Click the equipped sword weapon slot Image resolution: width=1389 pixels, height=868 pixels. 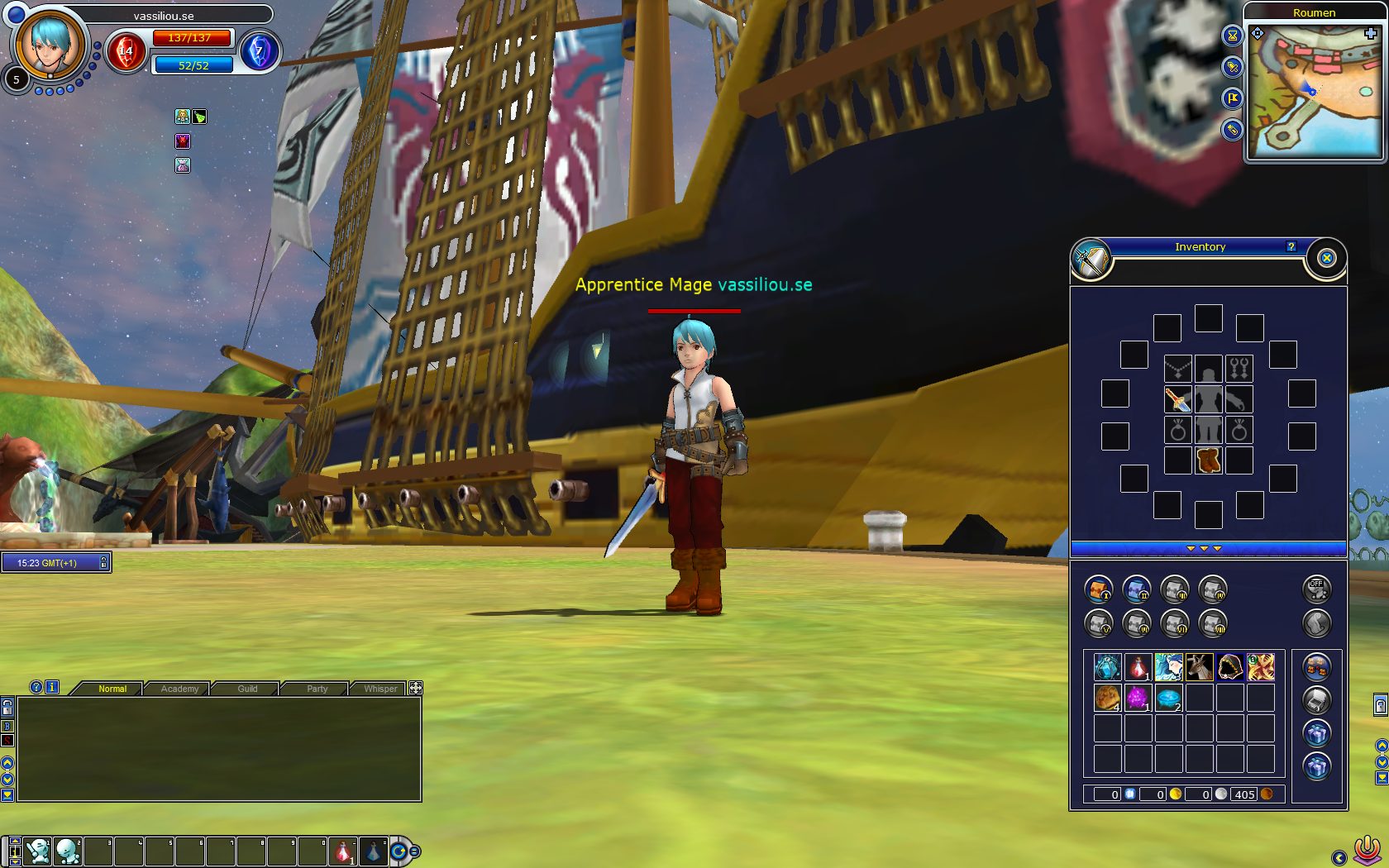(1177, 399)
